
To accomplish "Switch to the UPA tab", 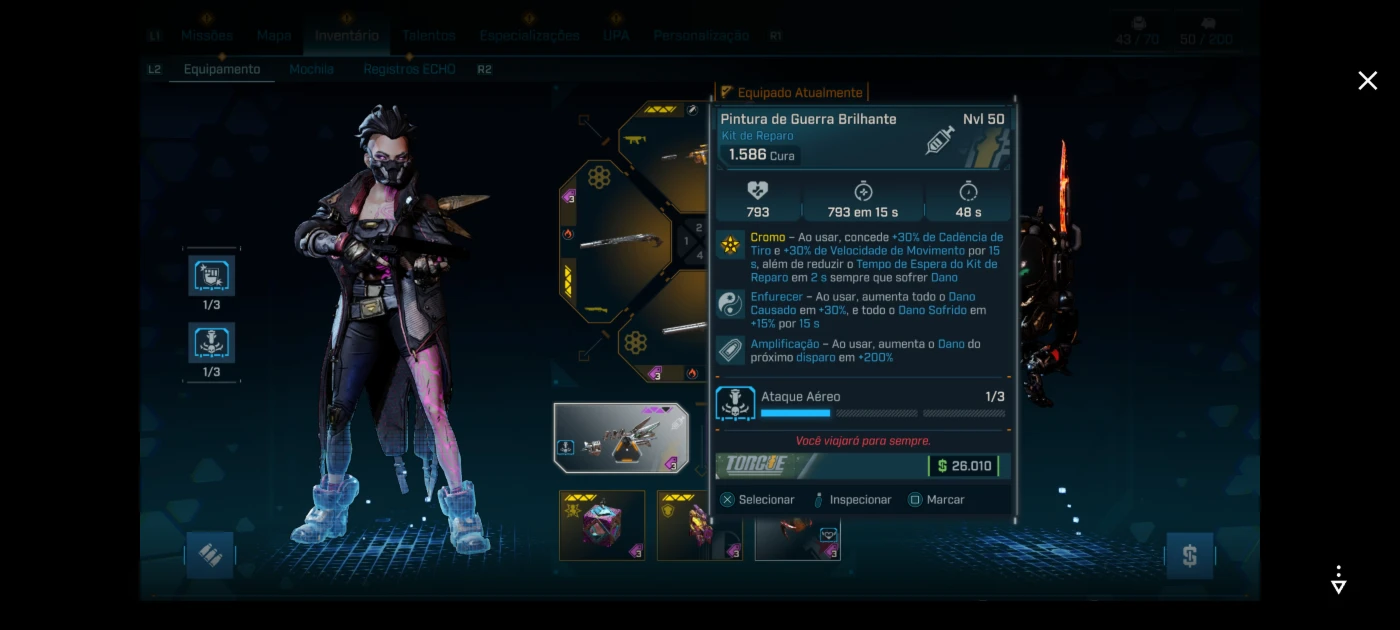I will 616,35.
